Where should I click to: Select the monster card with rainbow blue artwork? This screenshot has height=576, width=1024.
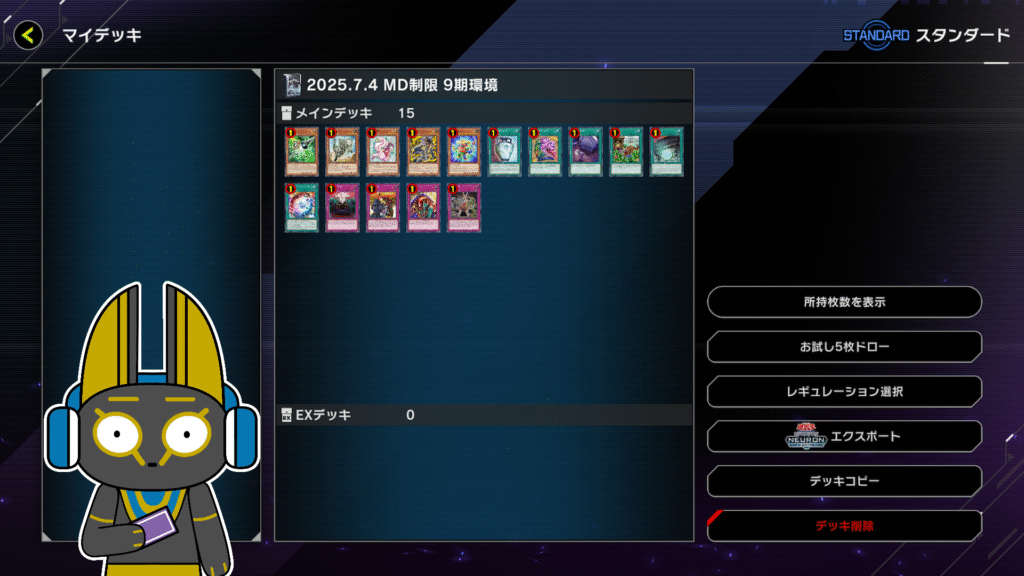tap(463, 152)
